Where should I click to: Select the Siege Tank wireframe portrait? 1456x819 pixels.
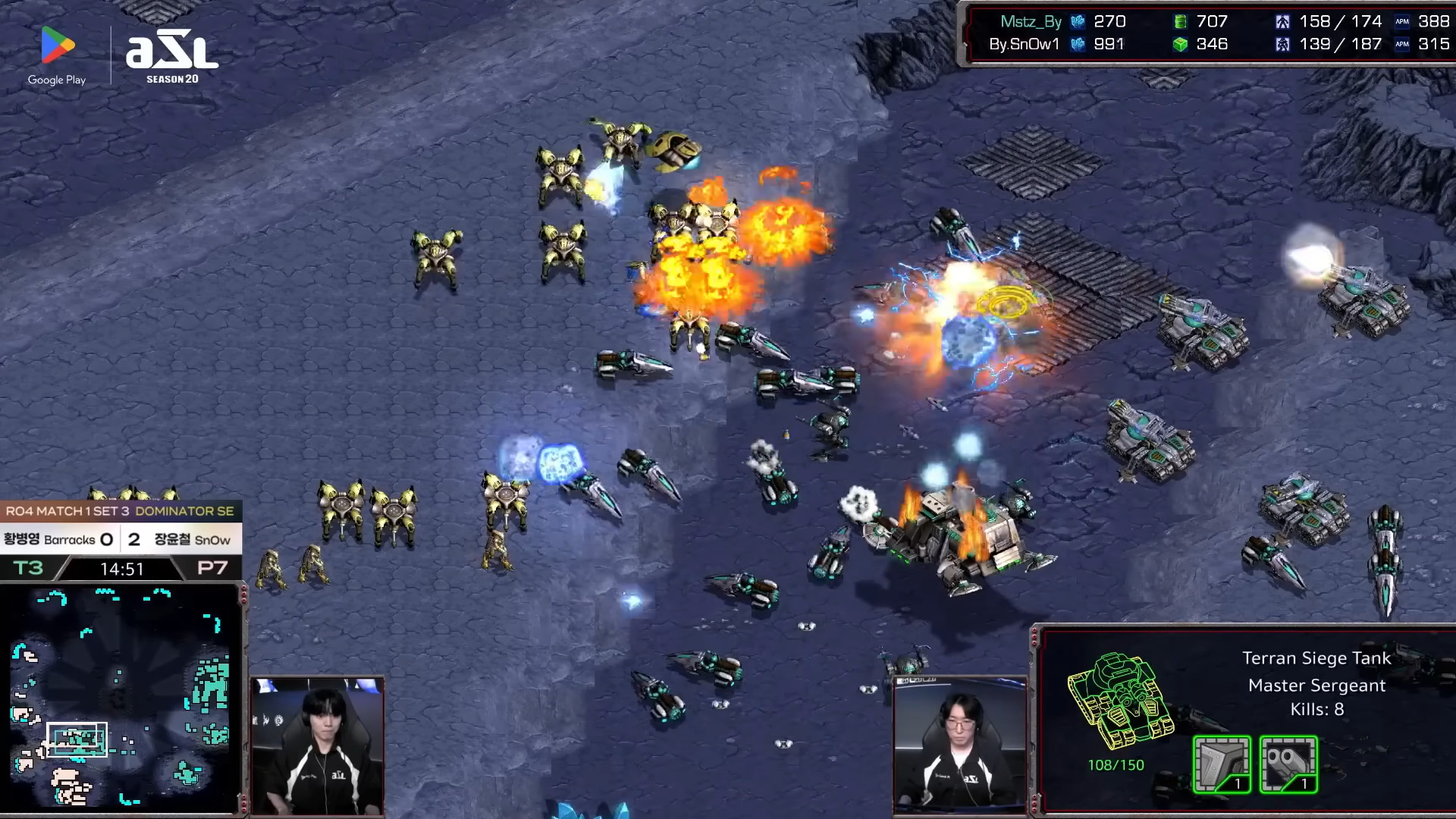click(x=1119, y=701)
